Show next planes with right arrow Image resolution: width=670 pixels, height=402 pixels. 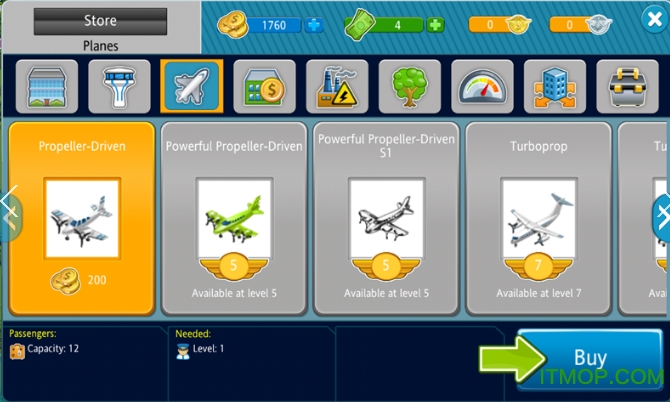[661, 217]
